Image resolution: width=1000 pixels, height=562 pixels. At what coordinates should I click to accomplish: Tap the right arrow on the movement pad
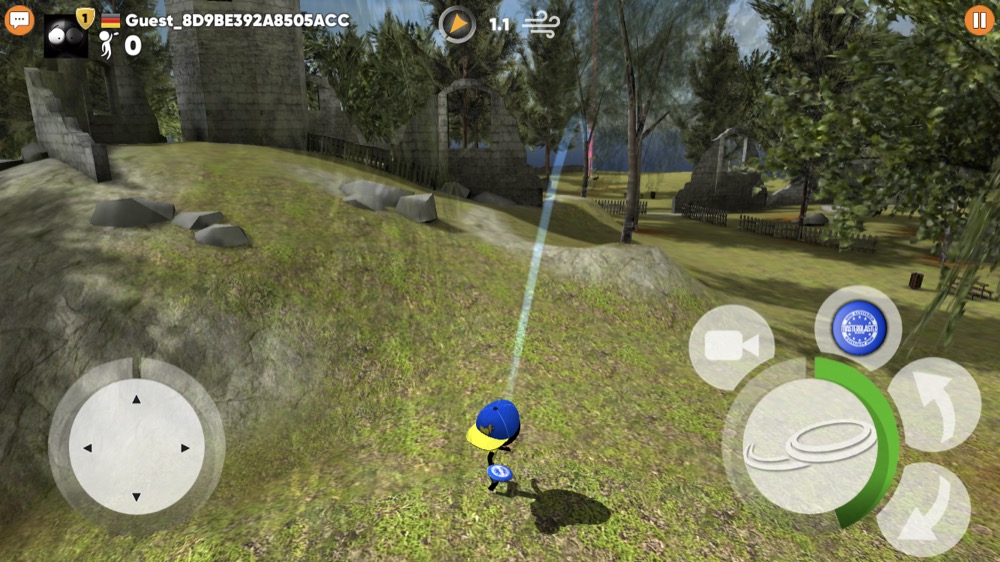click(x=185, y=448)
